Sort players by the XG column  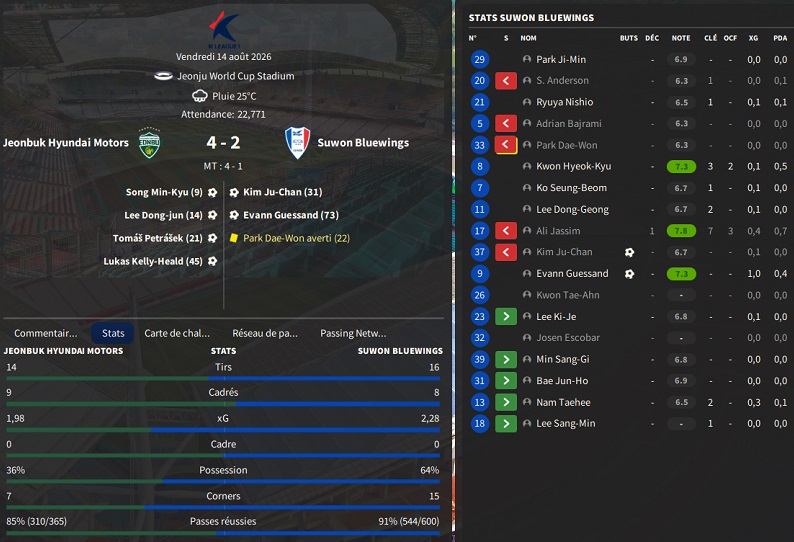[753, 38]
